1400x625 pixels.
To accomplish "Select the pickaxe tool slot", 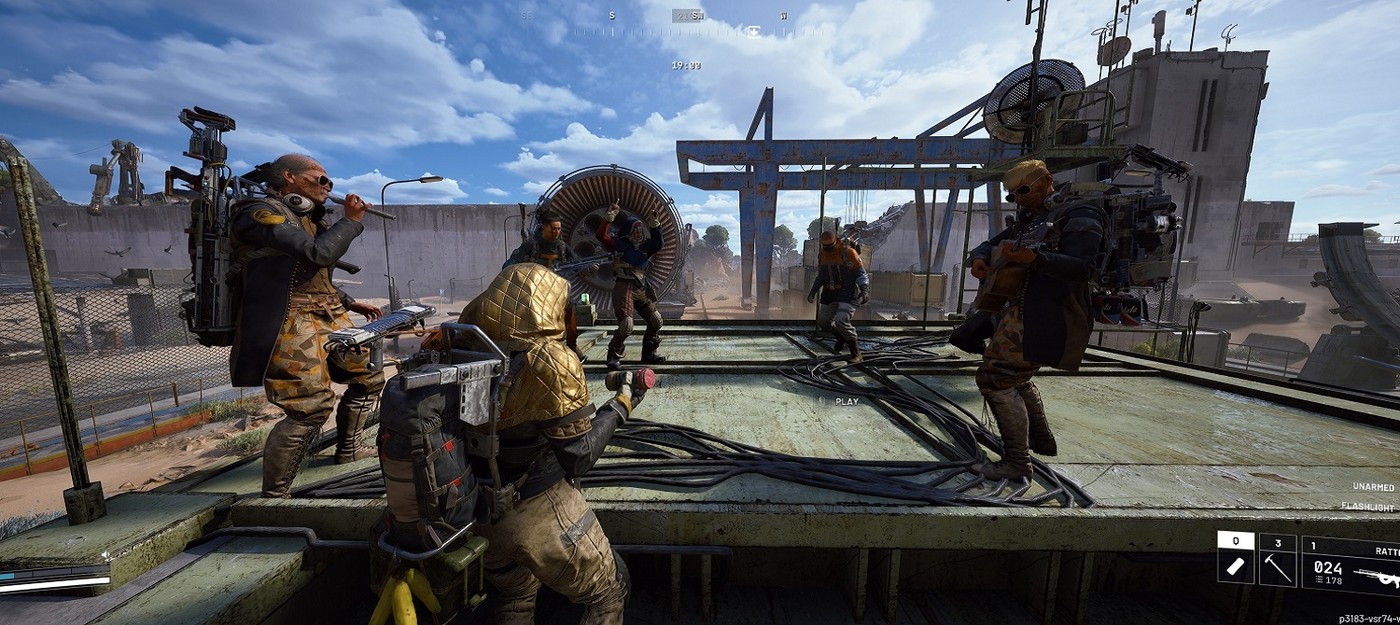I will pyautogui.click(x=1277, y=557).
